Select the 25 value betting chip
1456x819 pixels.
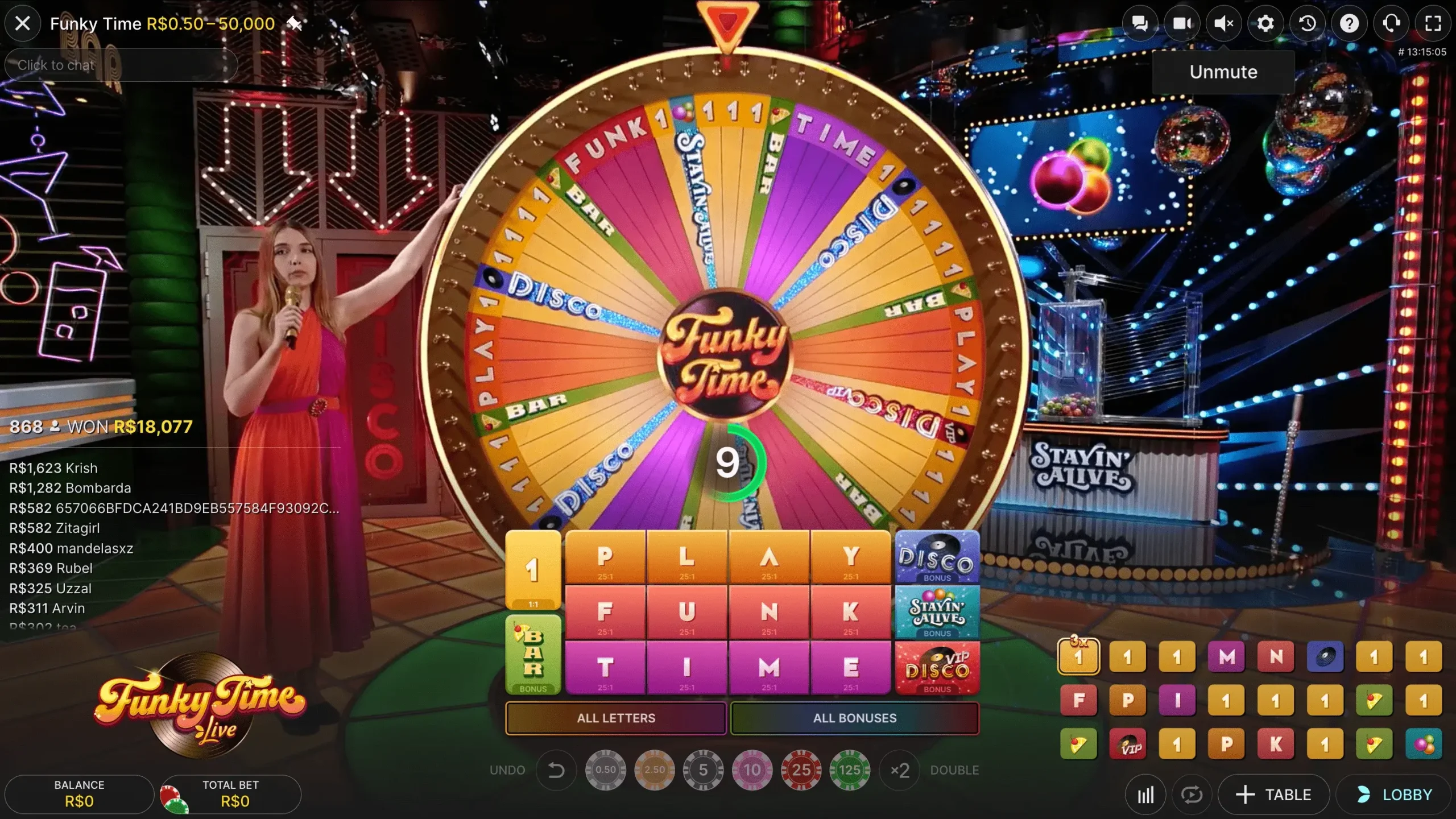point(801,770)
